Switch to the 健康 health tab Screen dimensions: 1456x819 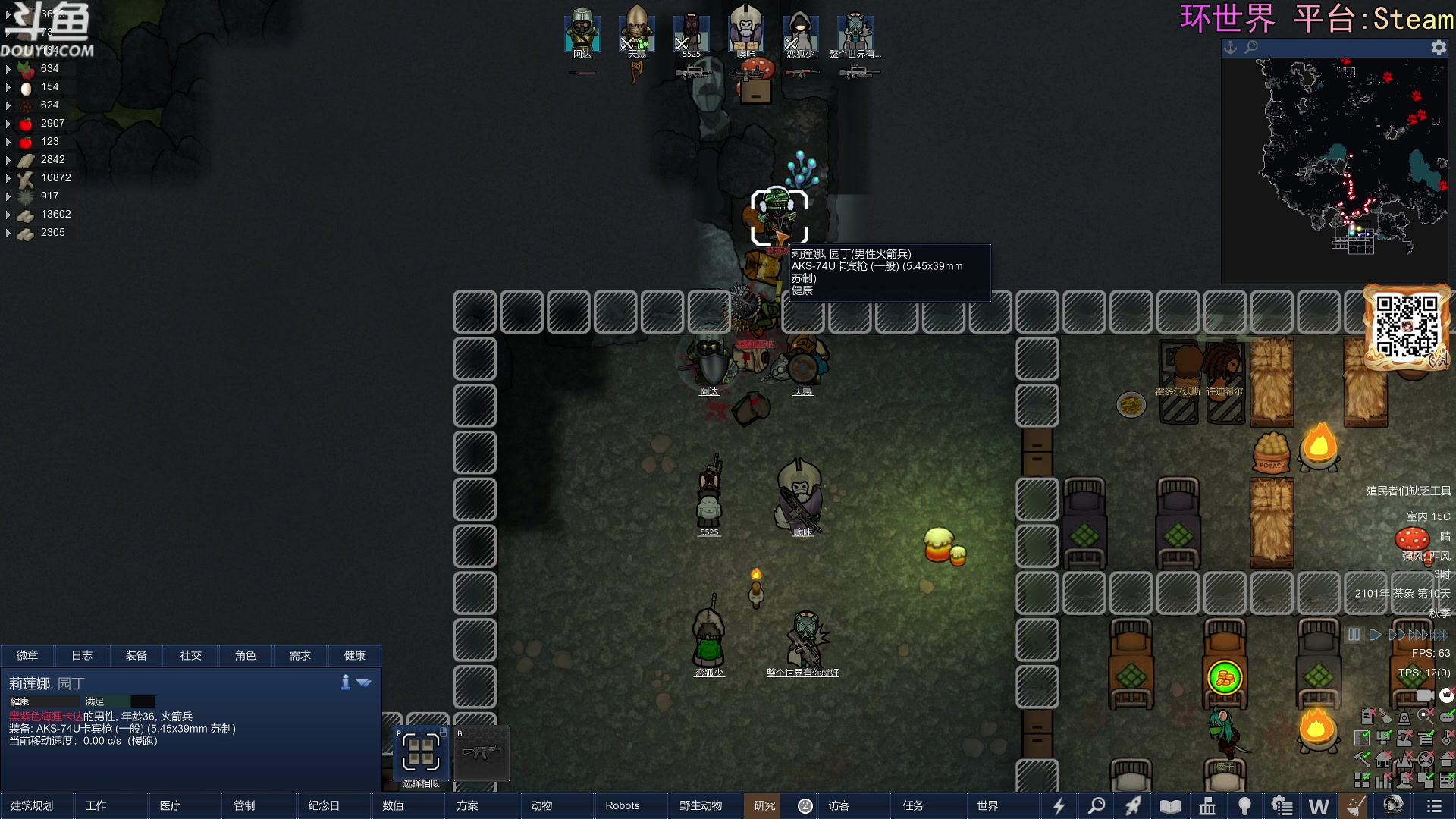click(354, 655)
